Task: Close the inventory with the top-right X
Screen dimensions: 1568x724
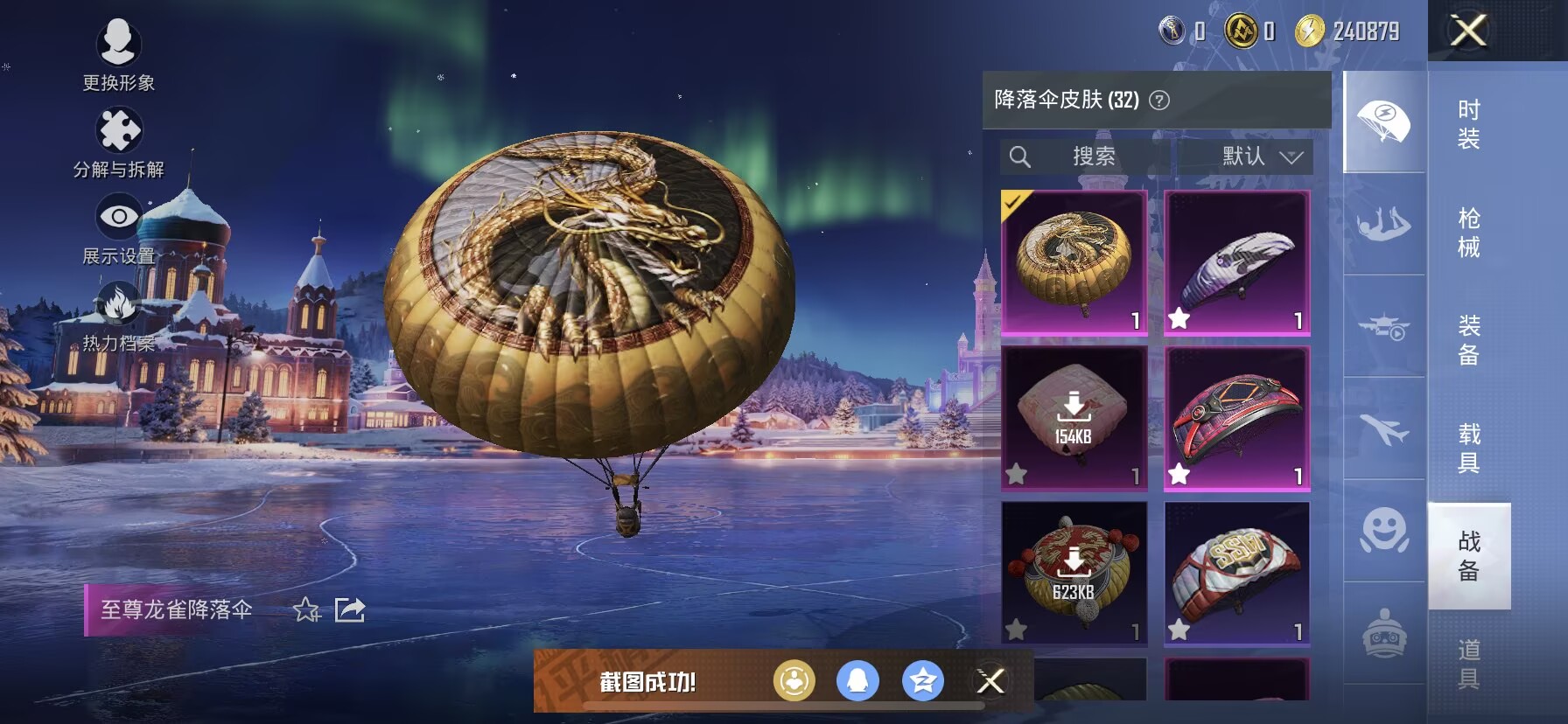Action: [x=1468, y=31]
